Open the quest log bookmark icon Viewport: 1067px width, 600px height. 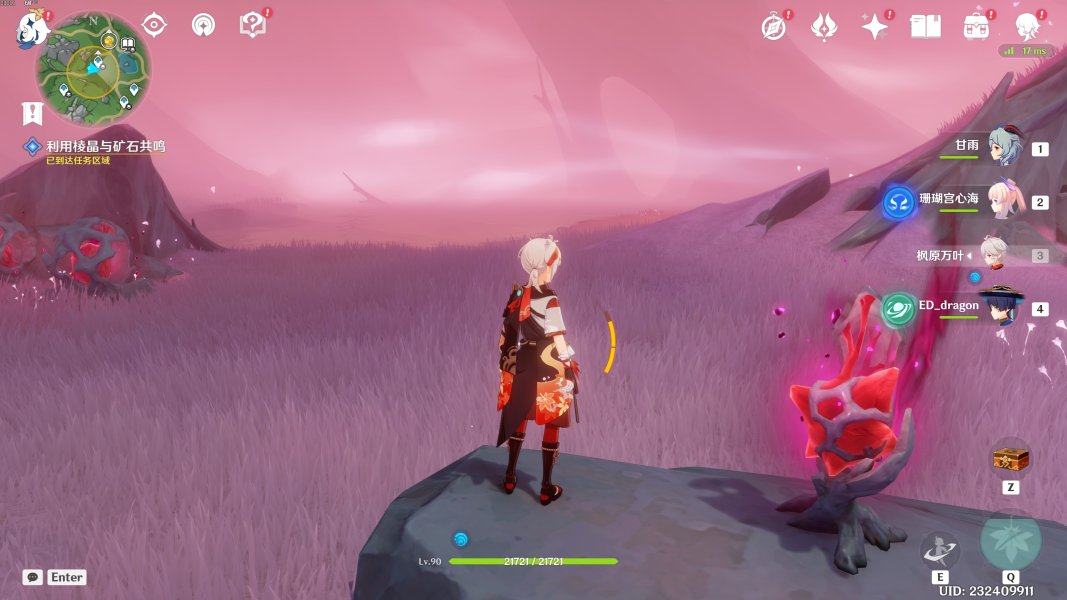pos(32,113)
